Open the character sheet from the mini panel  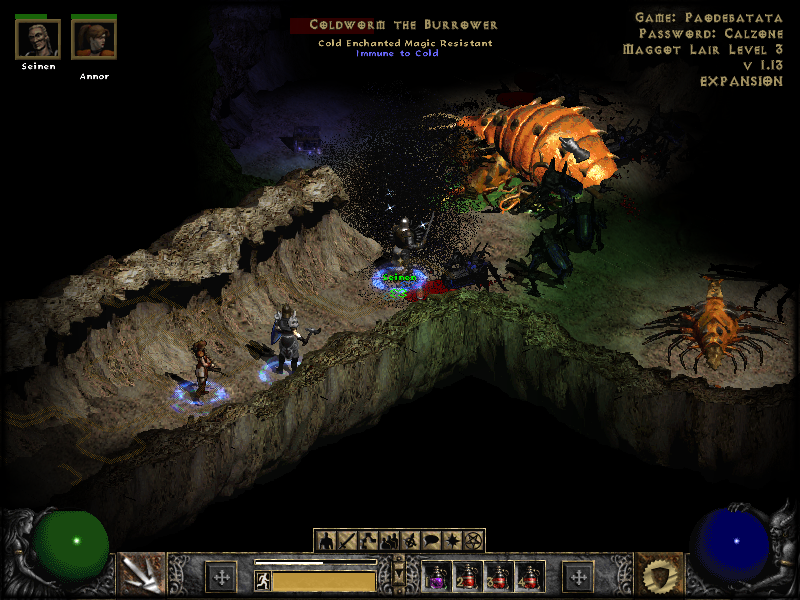[326, 541]
